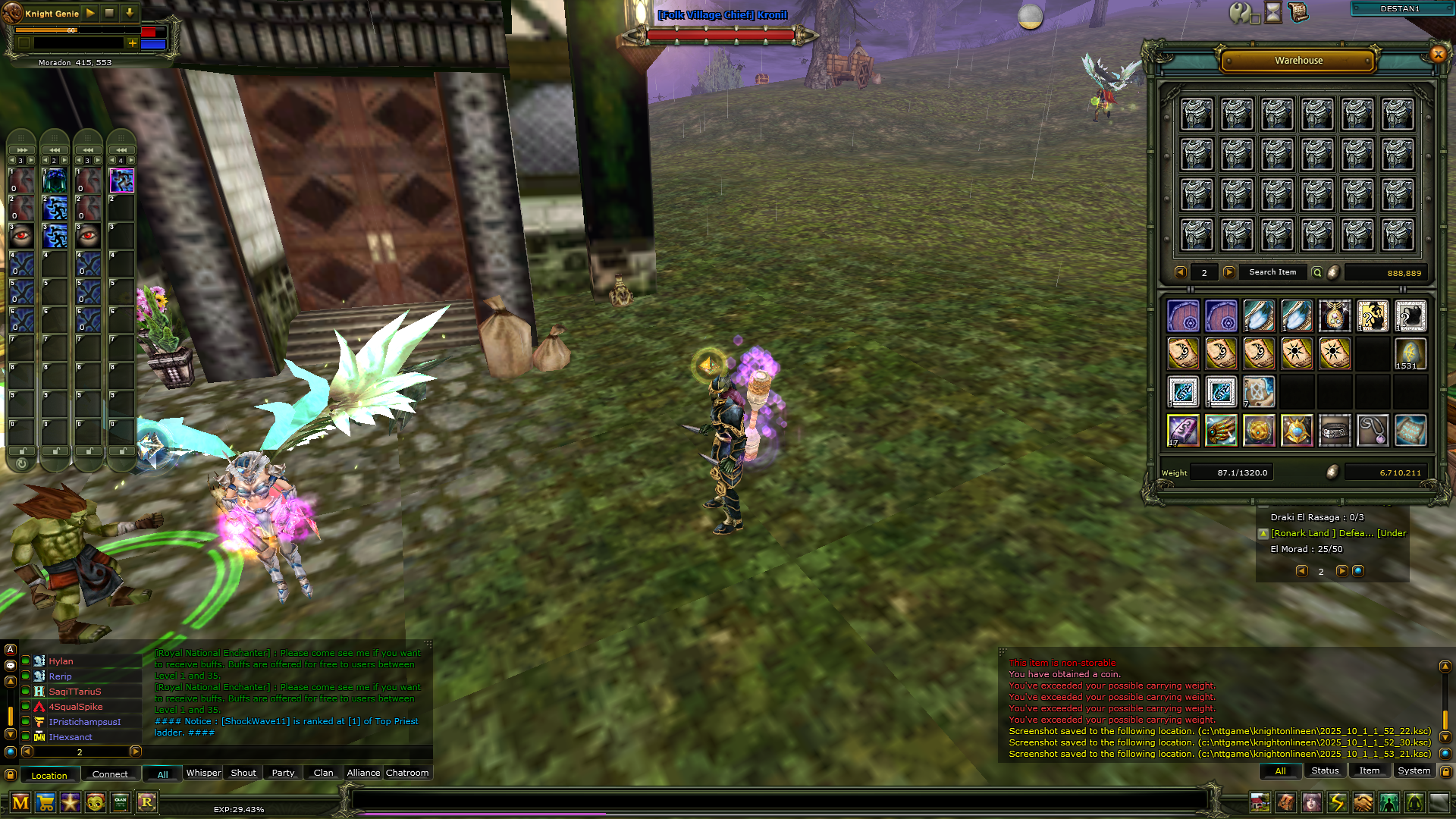Go to next warehouse page
This screenshot has width=1456, height=819.
[1229, 272]
